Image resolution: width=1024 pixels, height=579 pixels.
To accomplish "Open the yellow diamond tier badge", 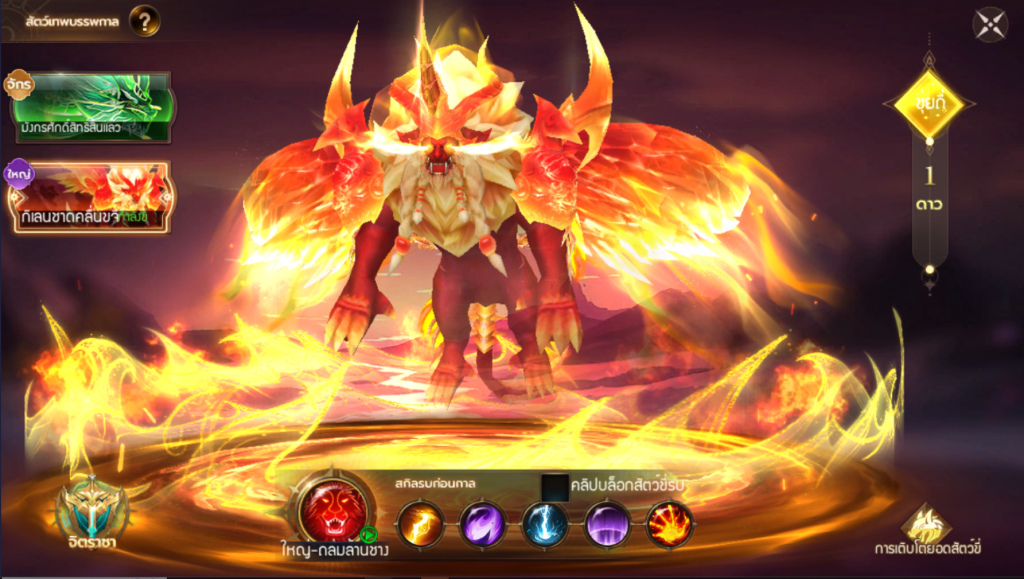I will tap(929, 103).
